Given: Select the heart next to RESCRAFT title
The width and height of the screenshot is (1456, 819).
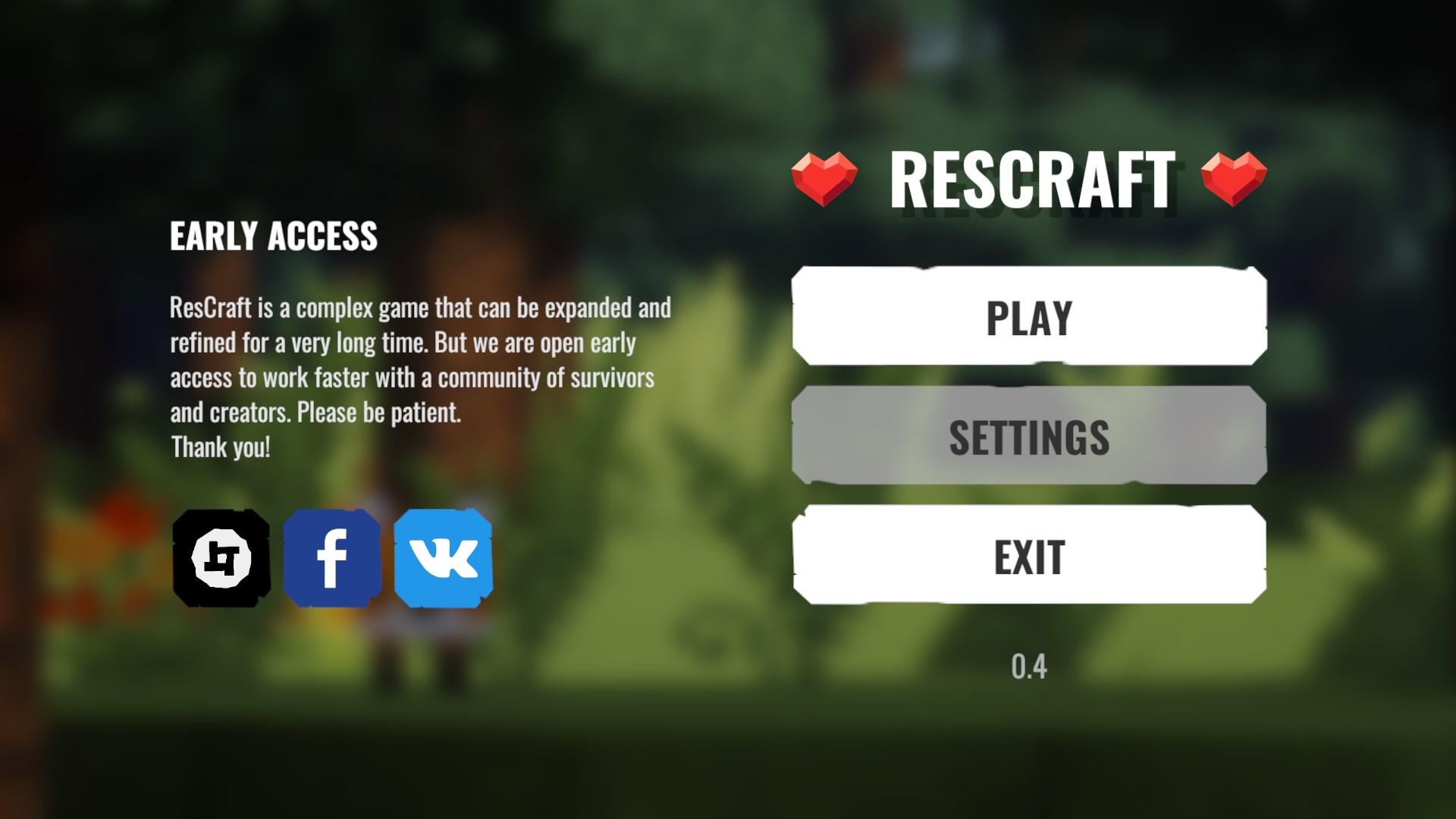Looking at the screenshot, I should 822,176.
